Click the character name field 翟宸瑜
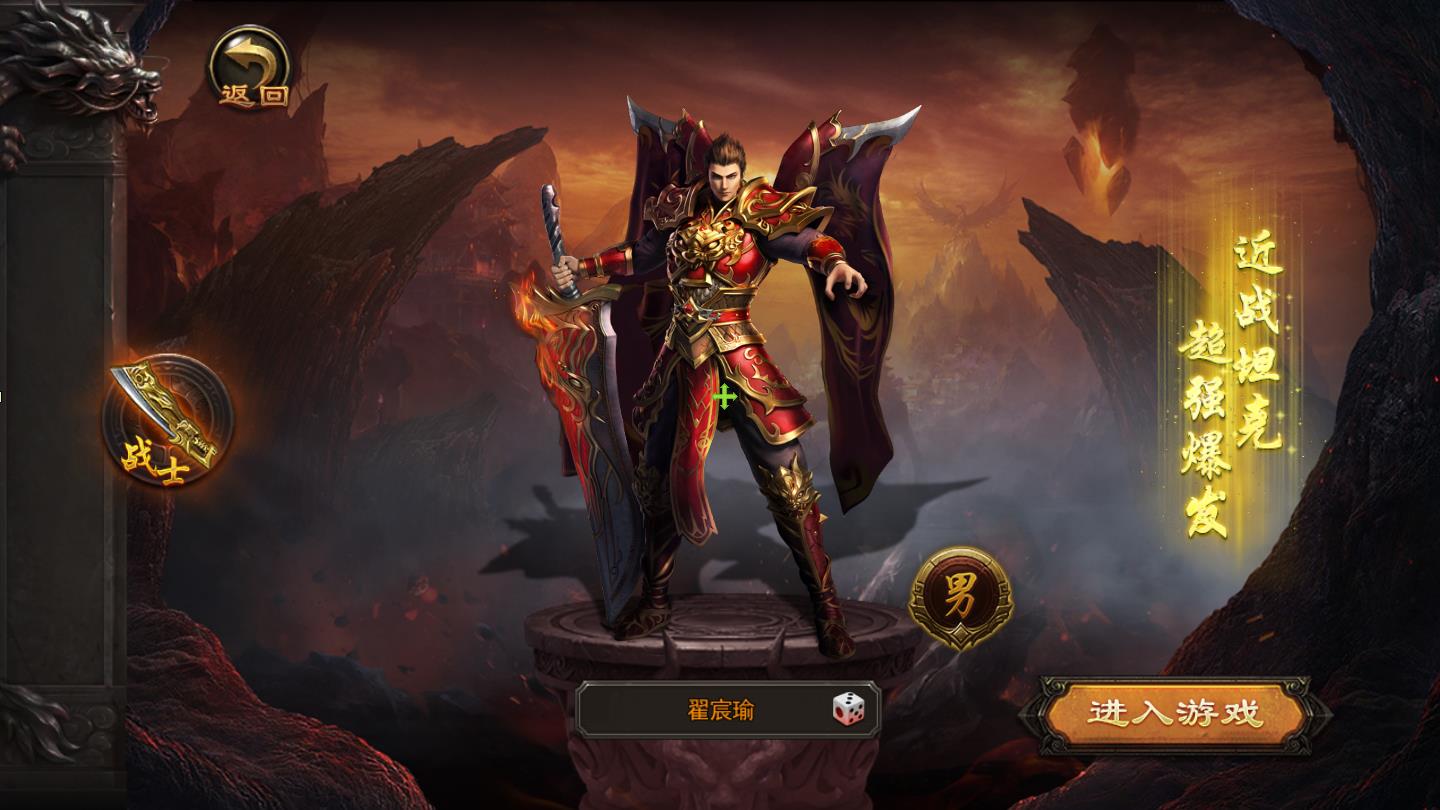1440x810 pixels. click(720, 711)
